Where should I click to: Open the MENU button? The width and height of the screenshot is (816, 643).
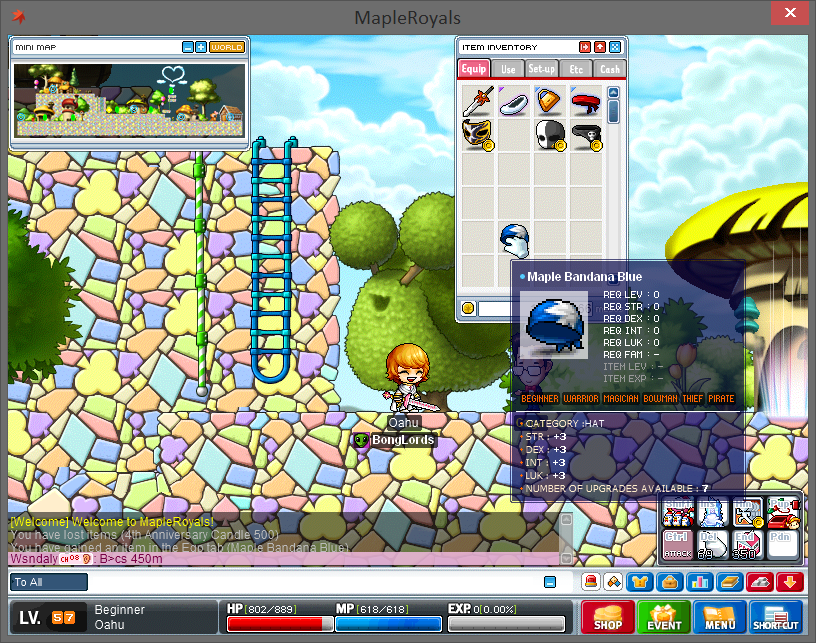coord(720,616)
